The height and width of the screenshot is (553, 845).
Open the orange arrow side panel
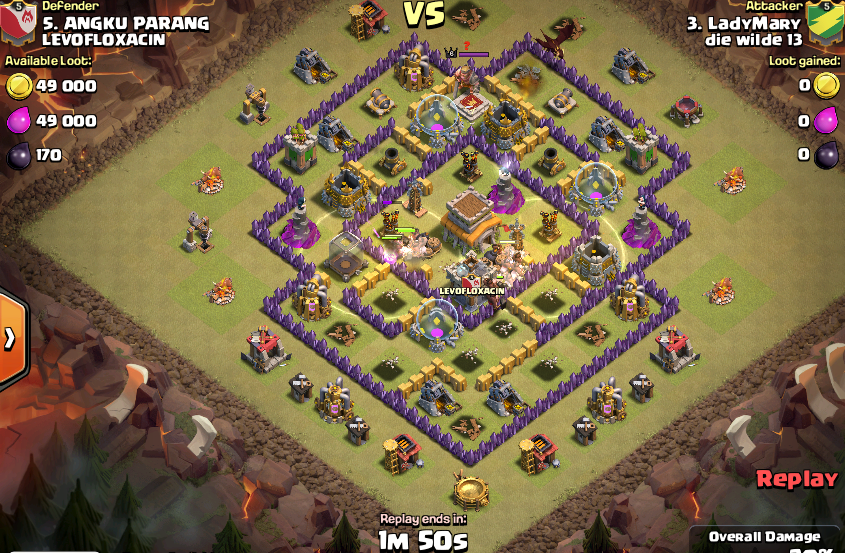click(x=10, y=338)
